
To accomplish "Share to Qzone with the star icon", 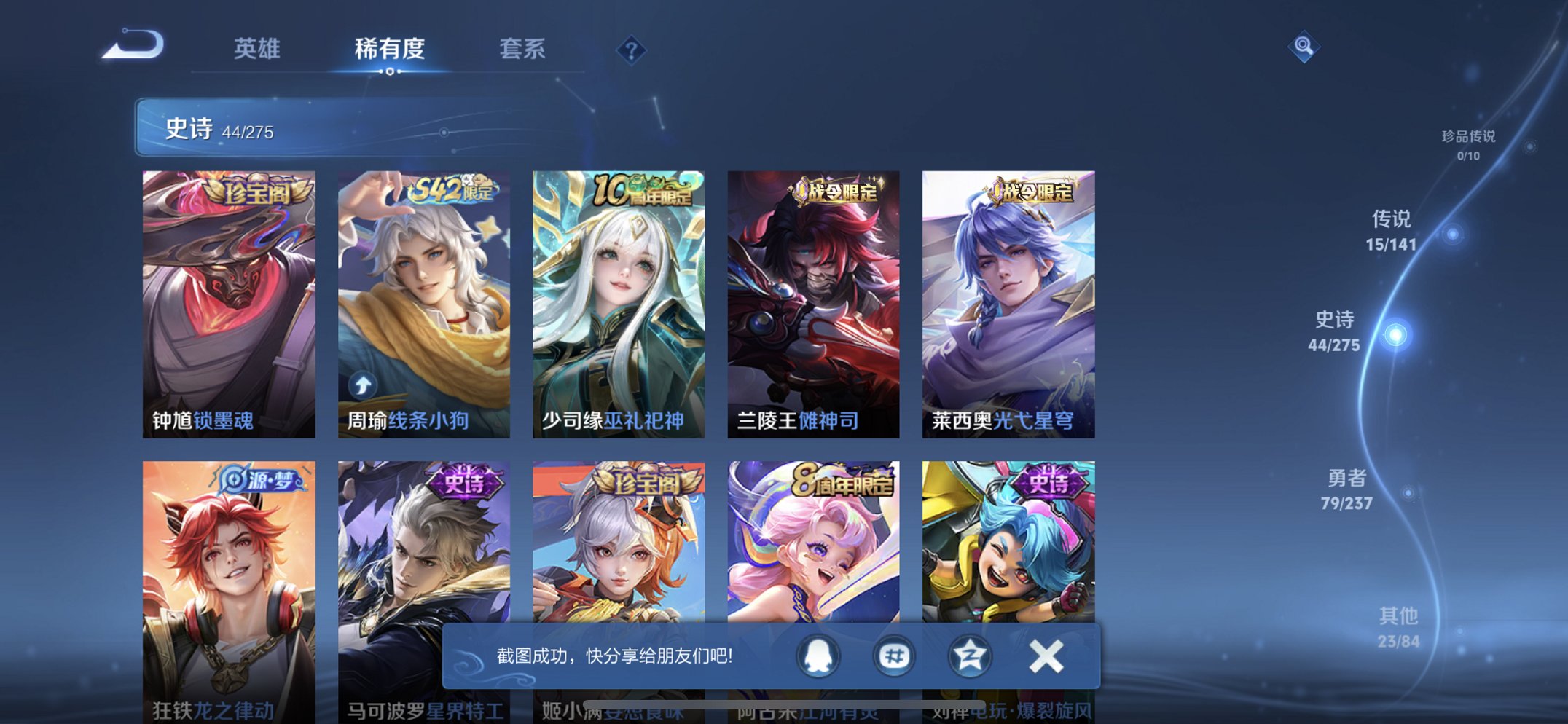I will tap(969, 655).
